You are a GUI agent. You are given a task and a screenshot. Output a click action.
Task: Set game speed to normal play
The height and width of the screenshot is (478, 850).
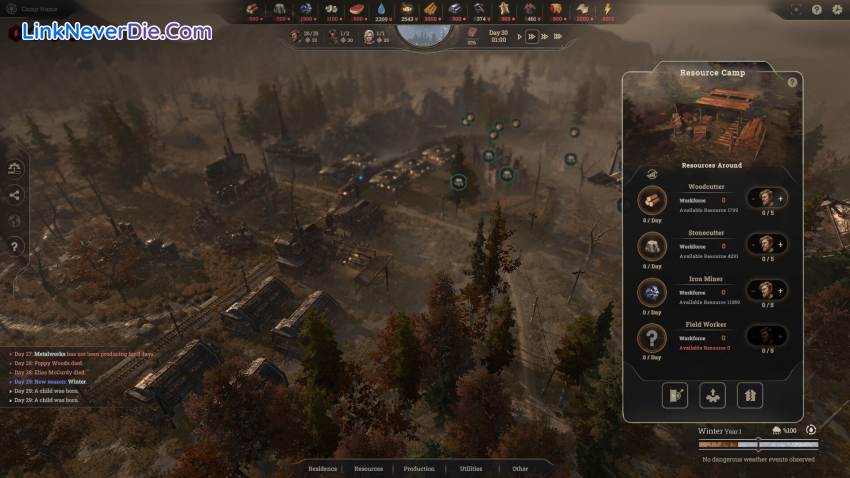pos(520,37)
